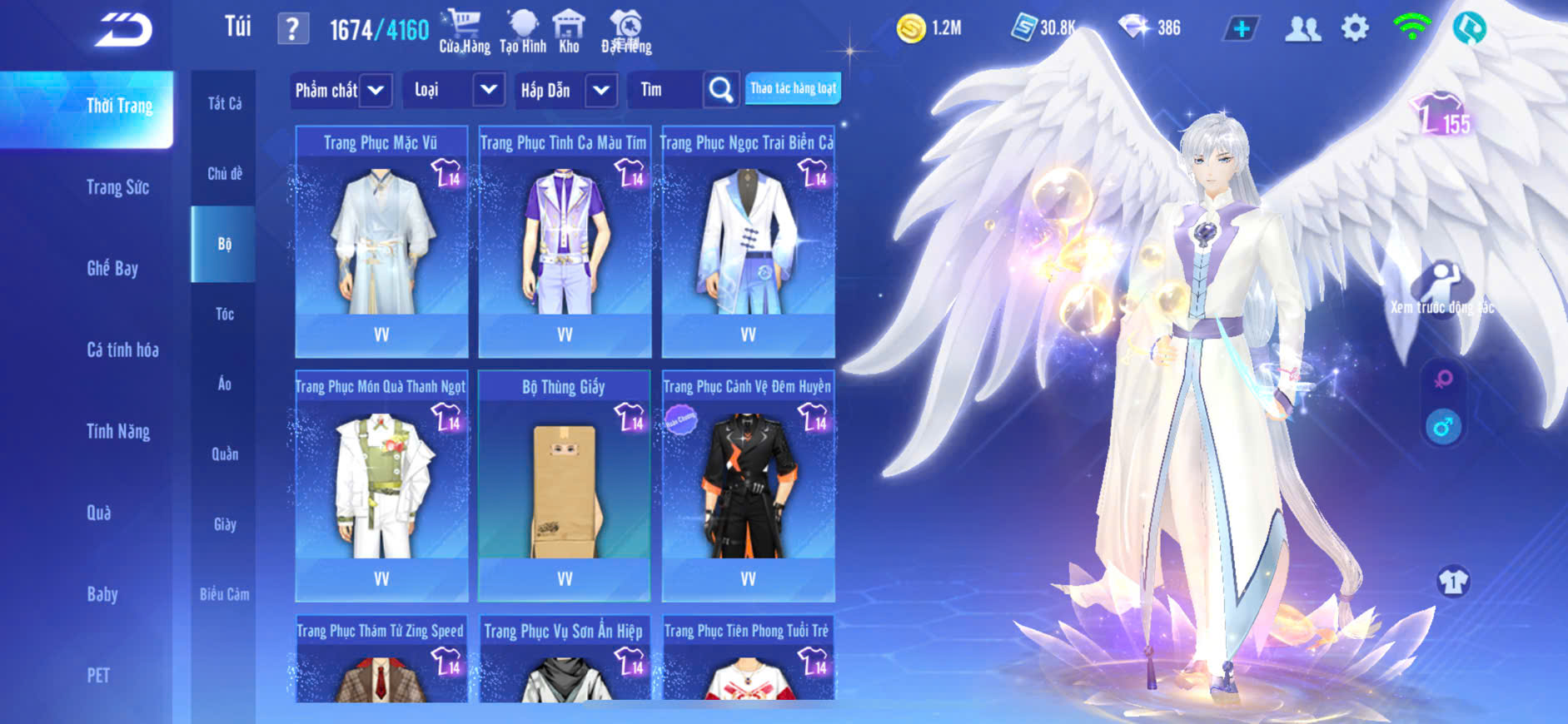
Task: Select the Tất Cả category
Action: [224, 103]
